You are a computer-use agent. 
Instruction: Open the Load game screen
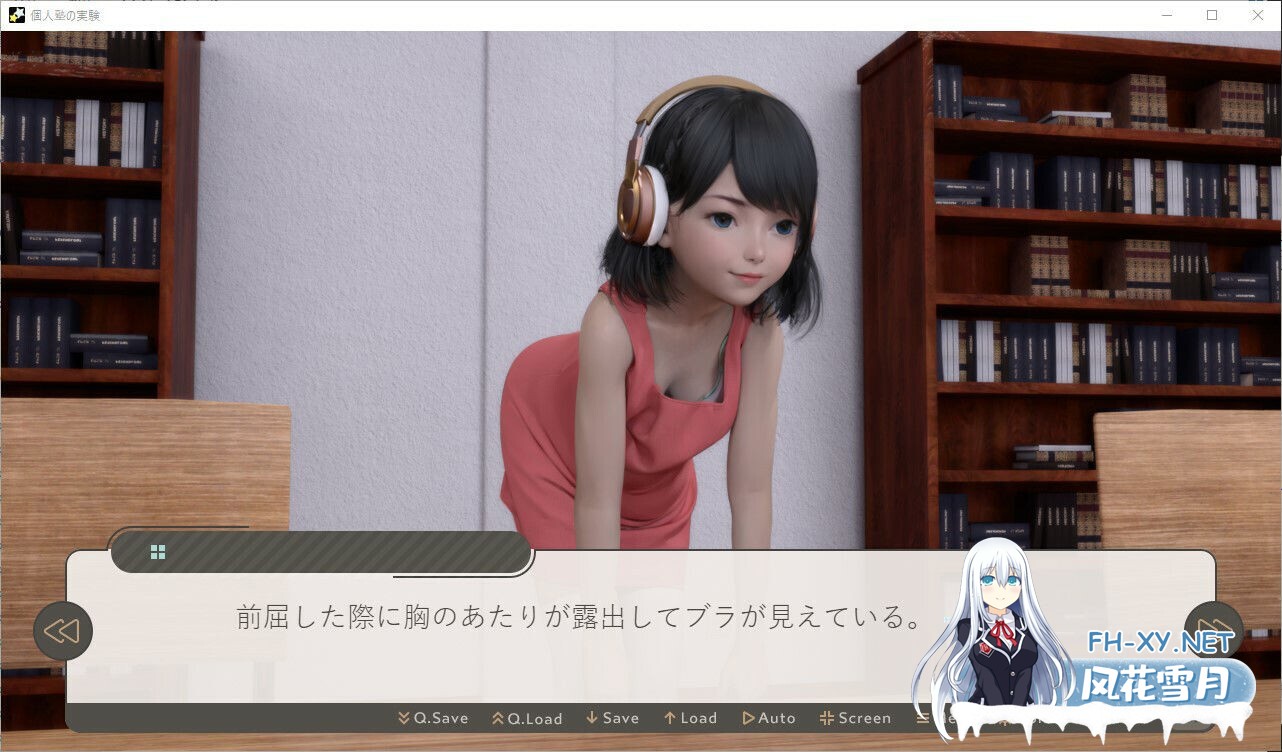tap(690, 717)
